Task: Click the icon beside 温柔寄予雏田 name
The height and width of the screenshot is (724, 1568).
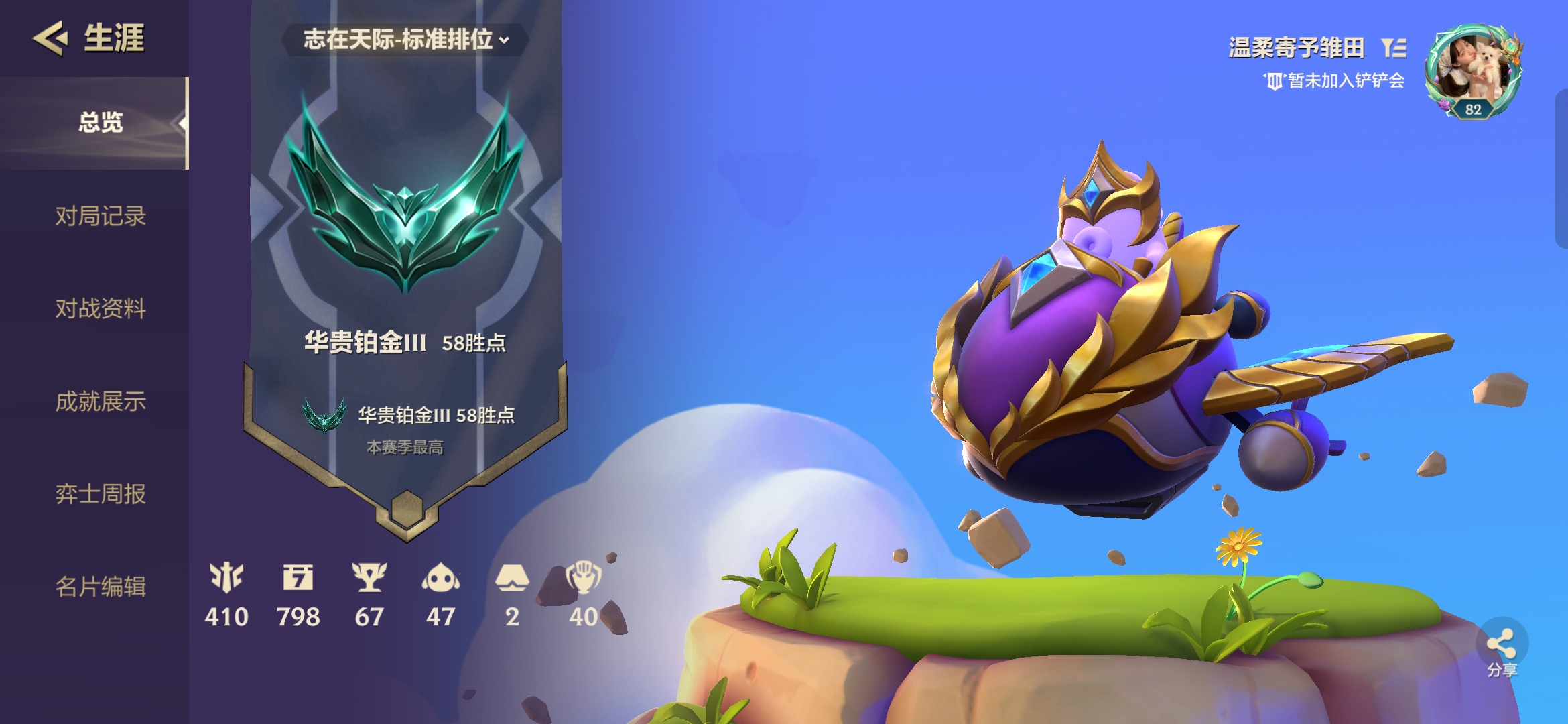Action: pos(1394,48)
